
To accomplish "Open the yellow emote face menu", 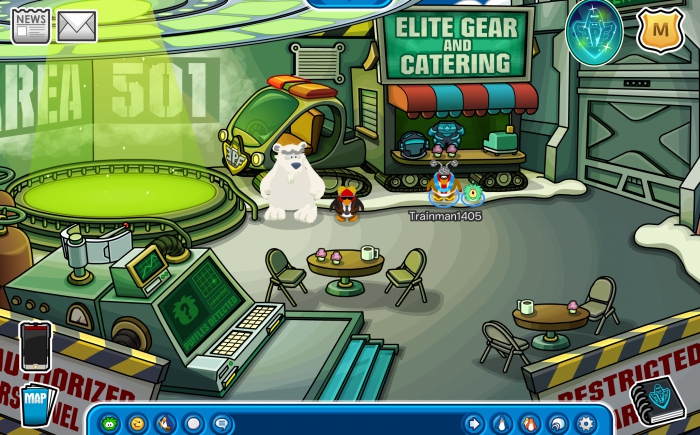I will coord(137,423).
